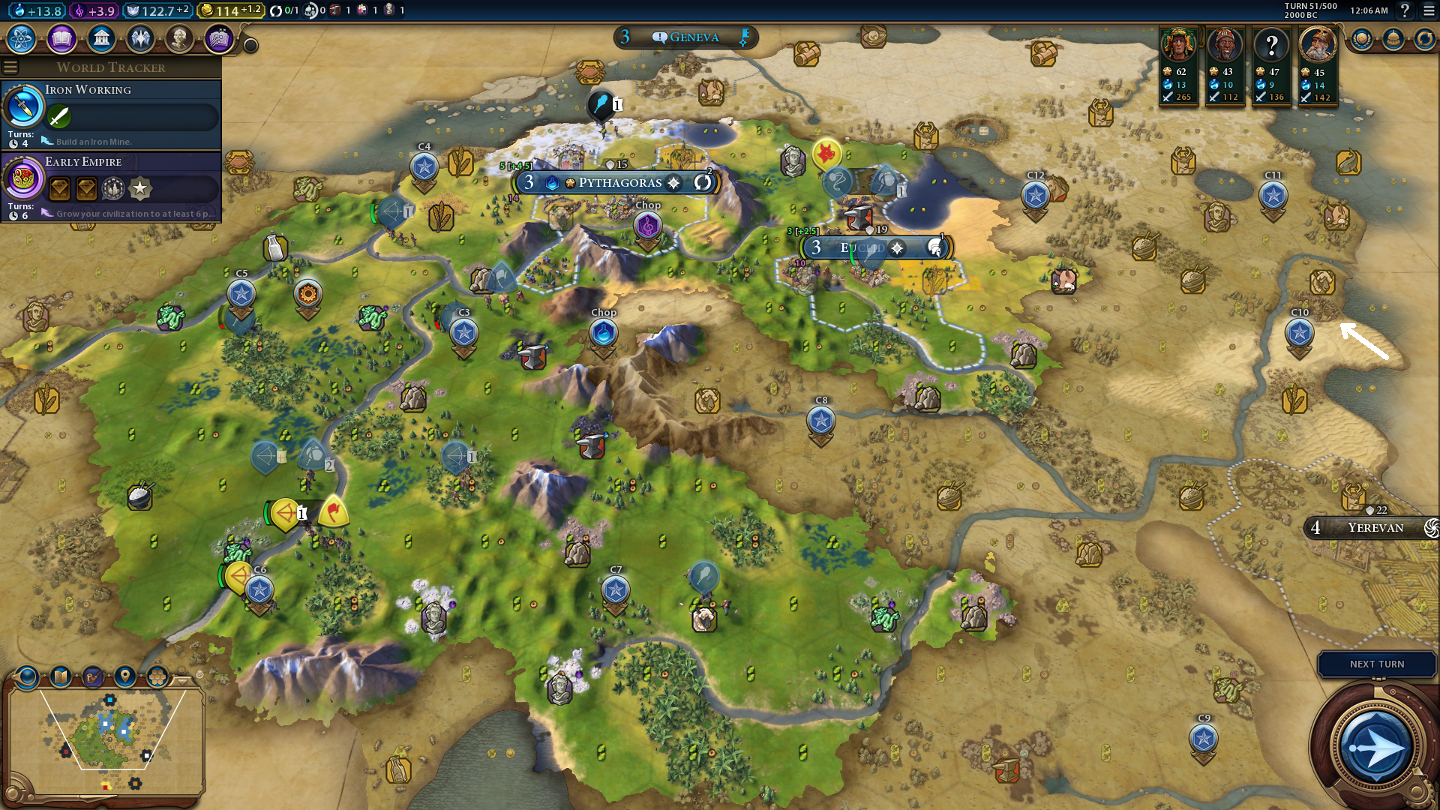Open the Civics tree button

pyautogui.click(x=61, y=39)
